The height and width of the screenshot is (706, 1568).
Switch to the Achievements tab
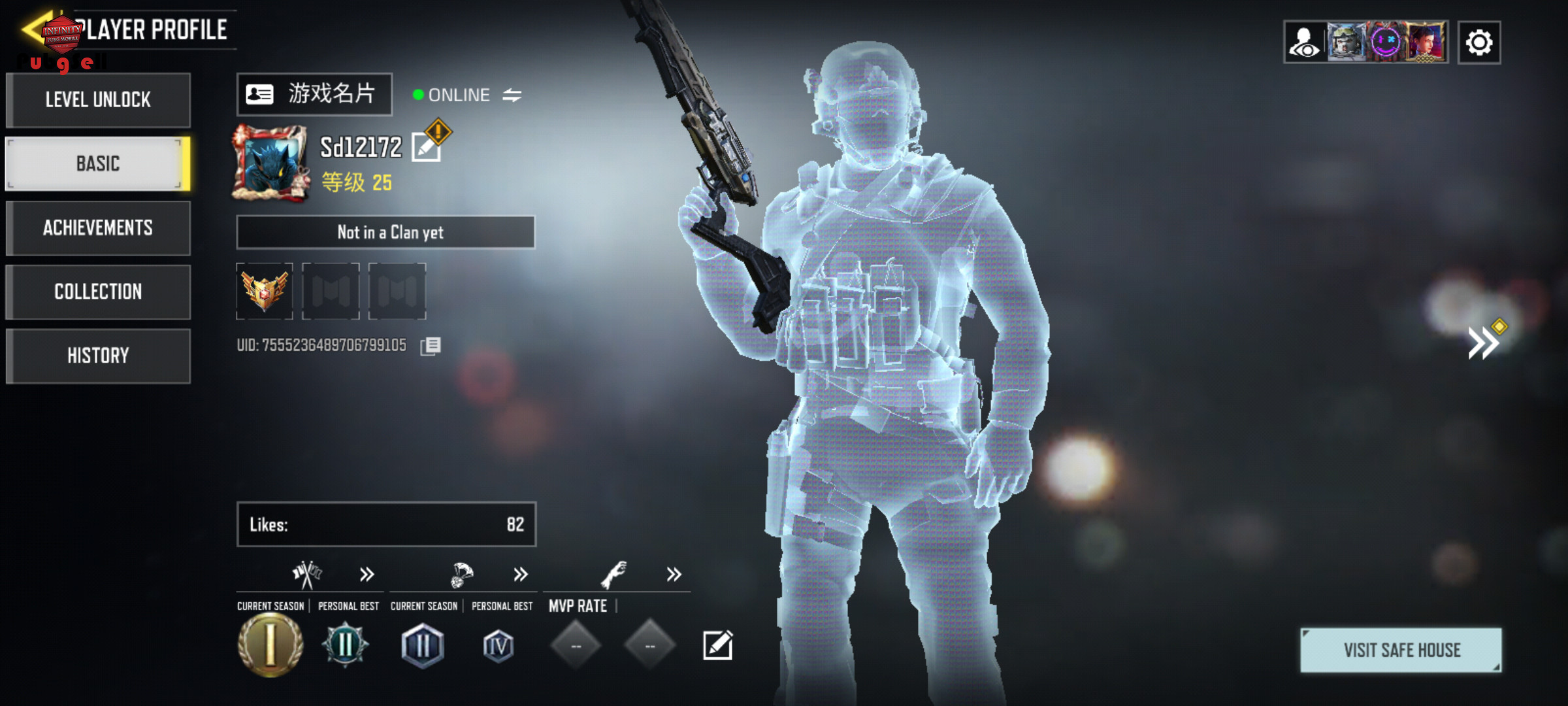pos(98,227)
